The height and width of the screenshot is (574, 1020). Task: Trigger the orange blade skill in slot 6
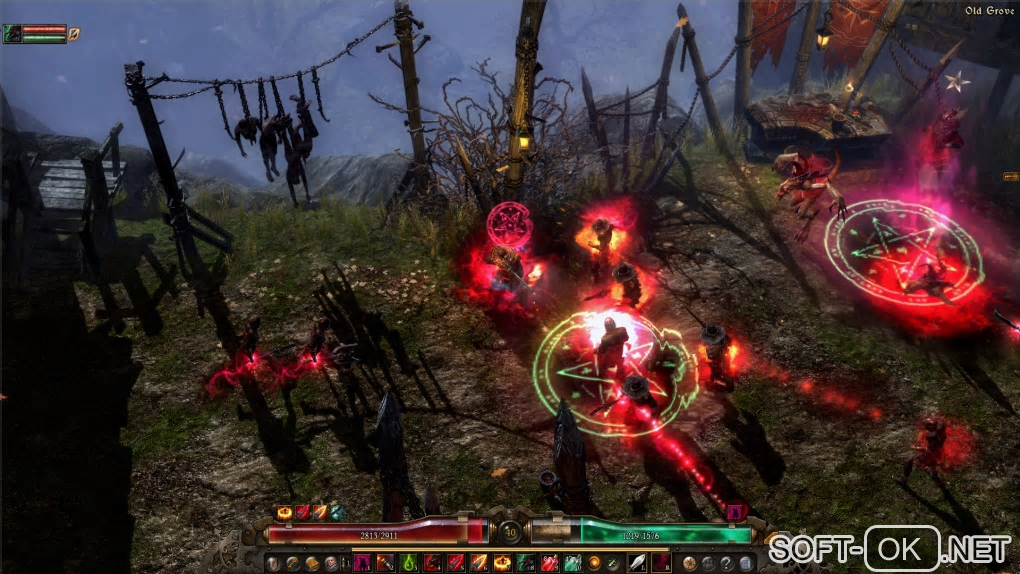pyautogui.click(x=479, y=562)
